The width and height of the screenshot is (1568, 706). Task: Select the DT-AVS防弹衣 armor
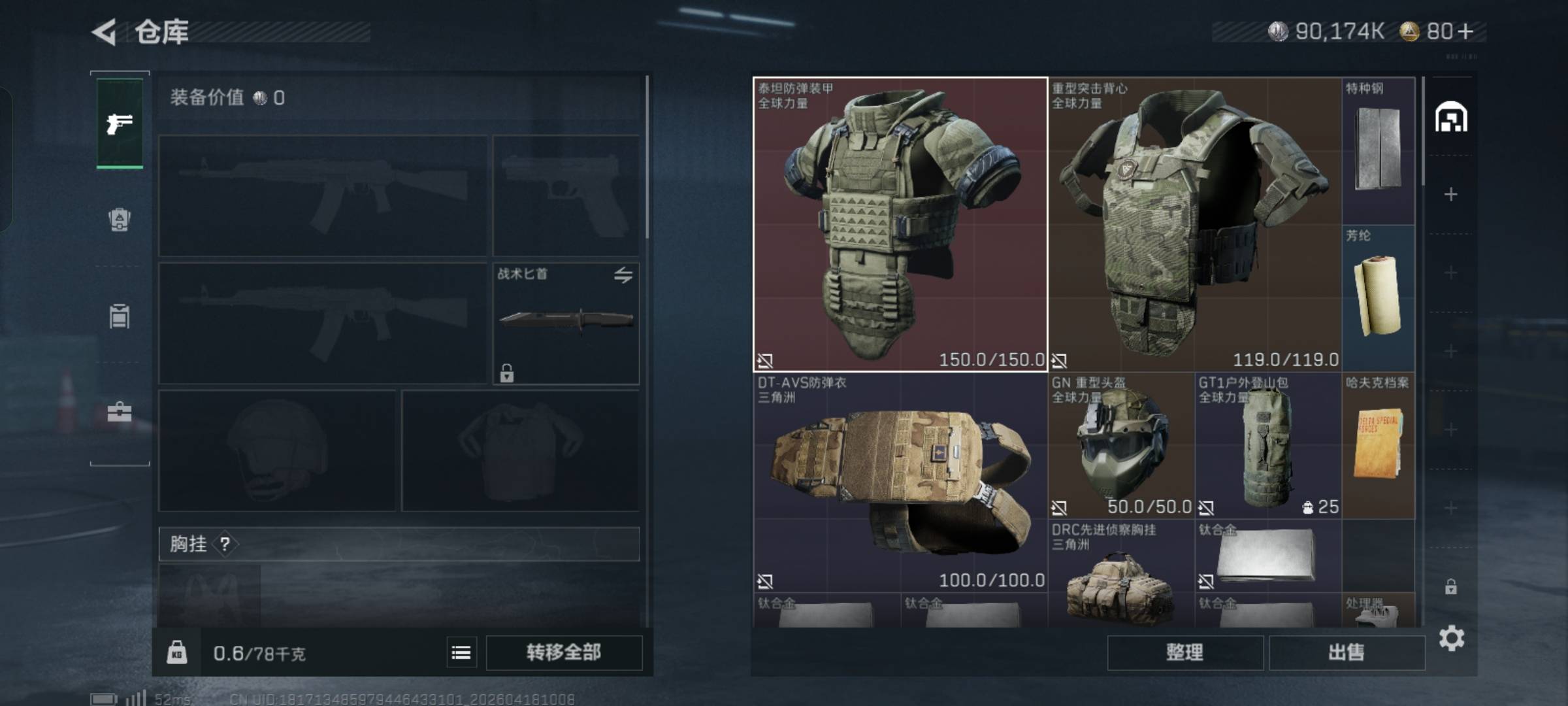(x=900, y=482)
